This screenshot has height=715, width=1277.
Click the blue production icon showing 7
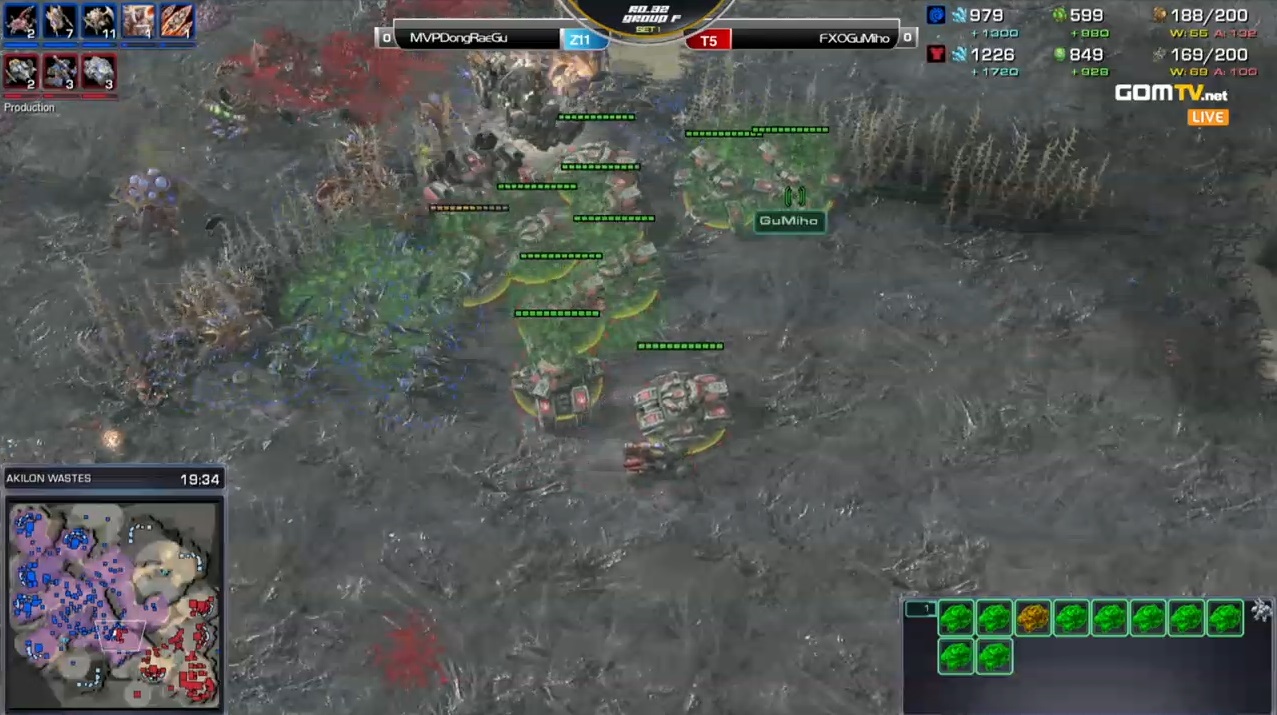coord(60,21)
